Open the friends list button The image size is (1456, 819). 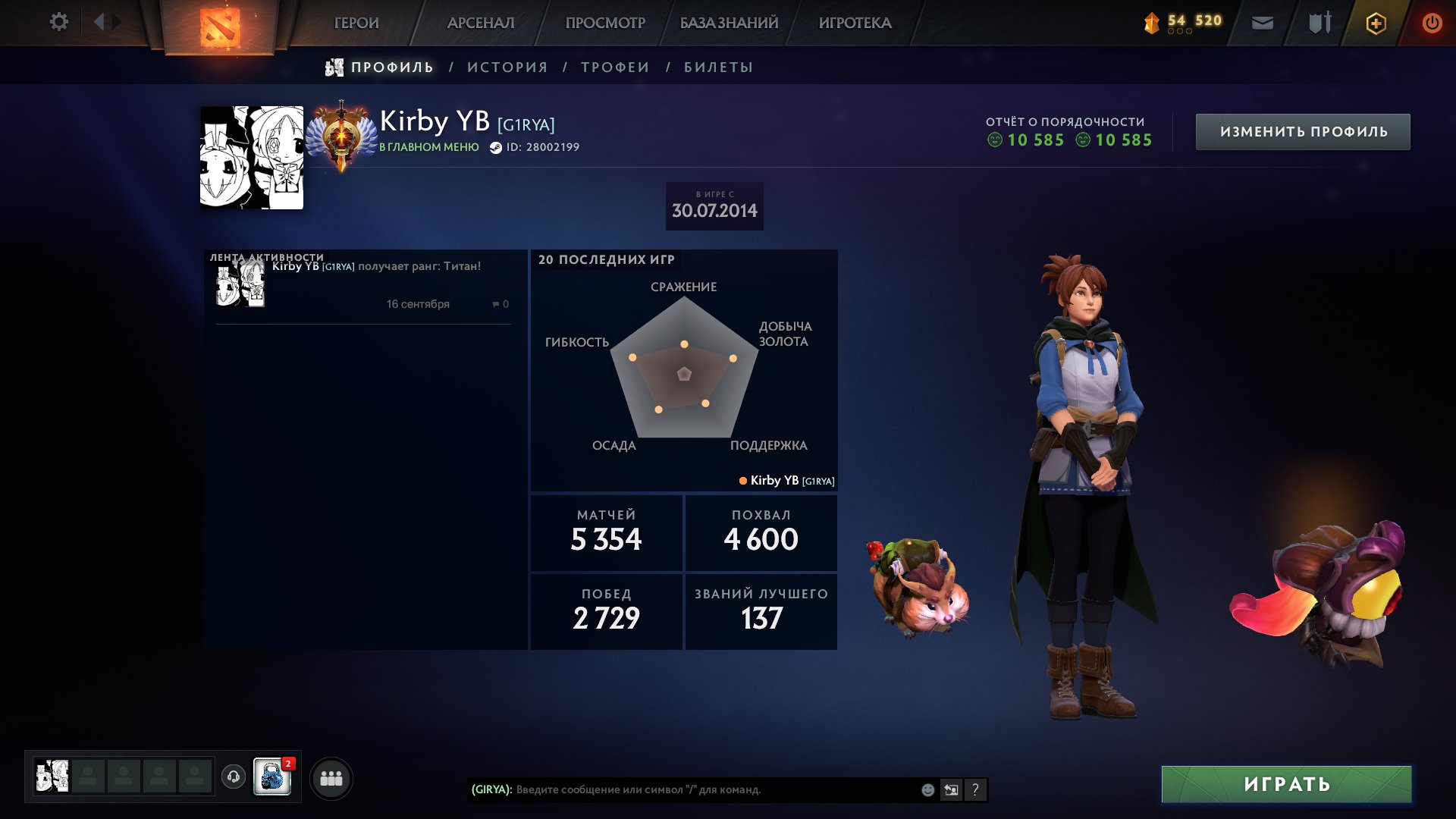331,778
